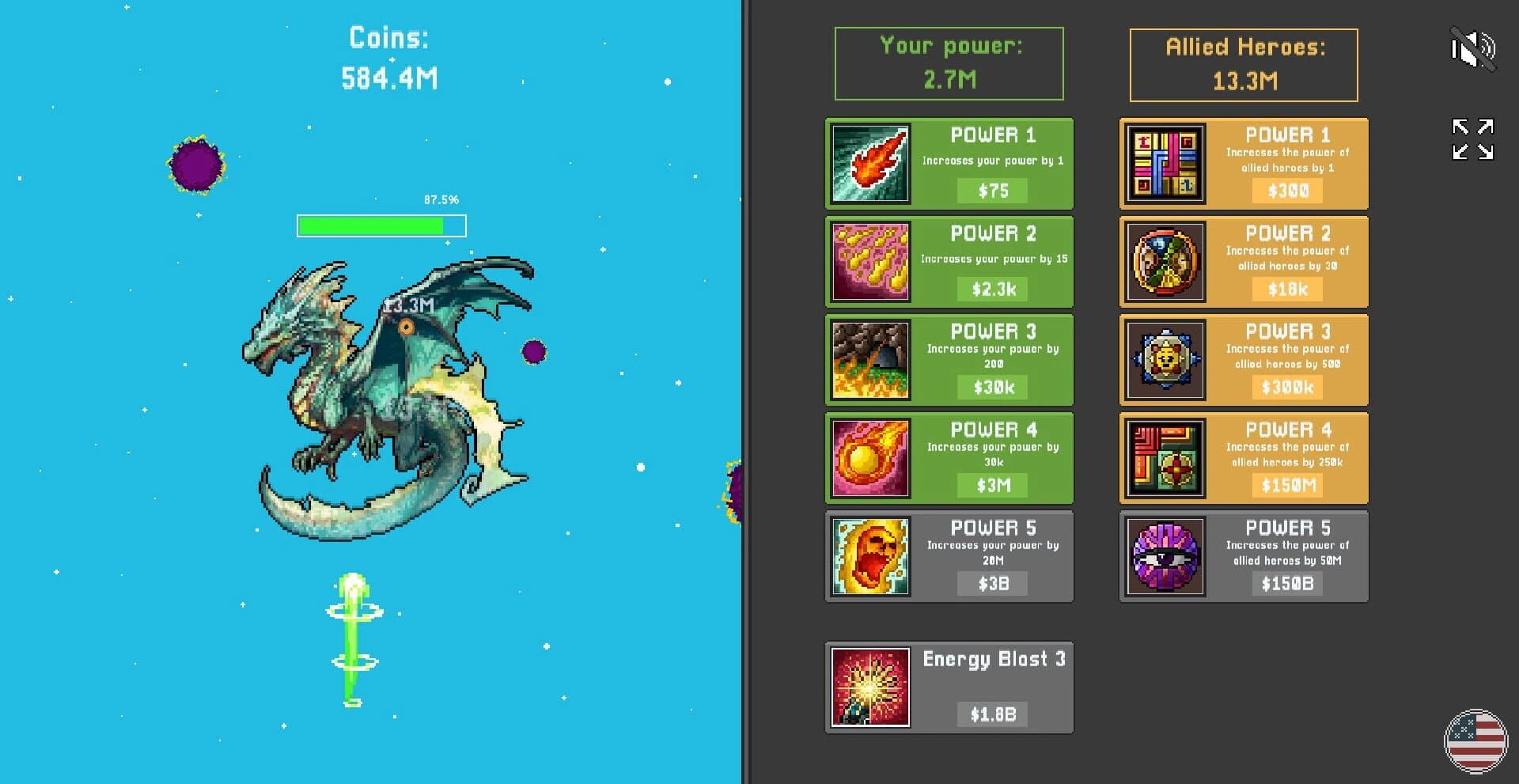Mute the game sound

click(1473, 49)
